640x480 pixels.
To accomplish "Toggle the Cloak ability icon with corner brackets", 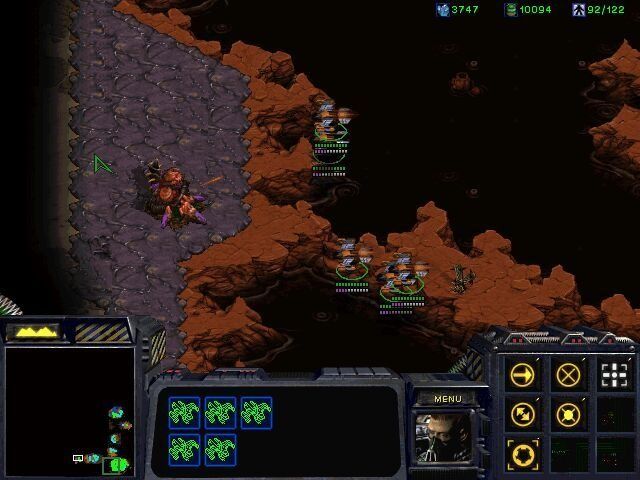I will (523, 452).
